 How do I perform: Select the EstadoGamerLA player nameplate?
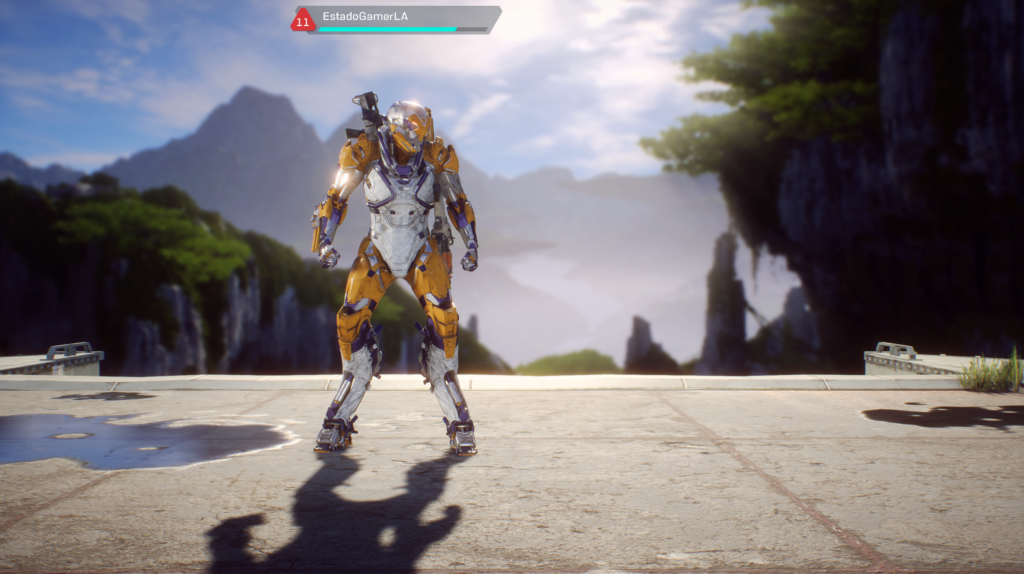click(x=398, y=19)
